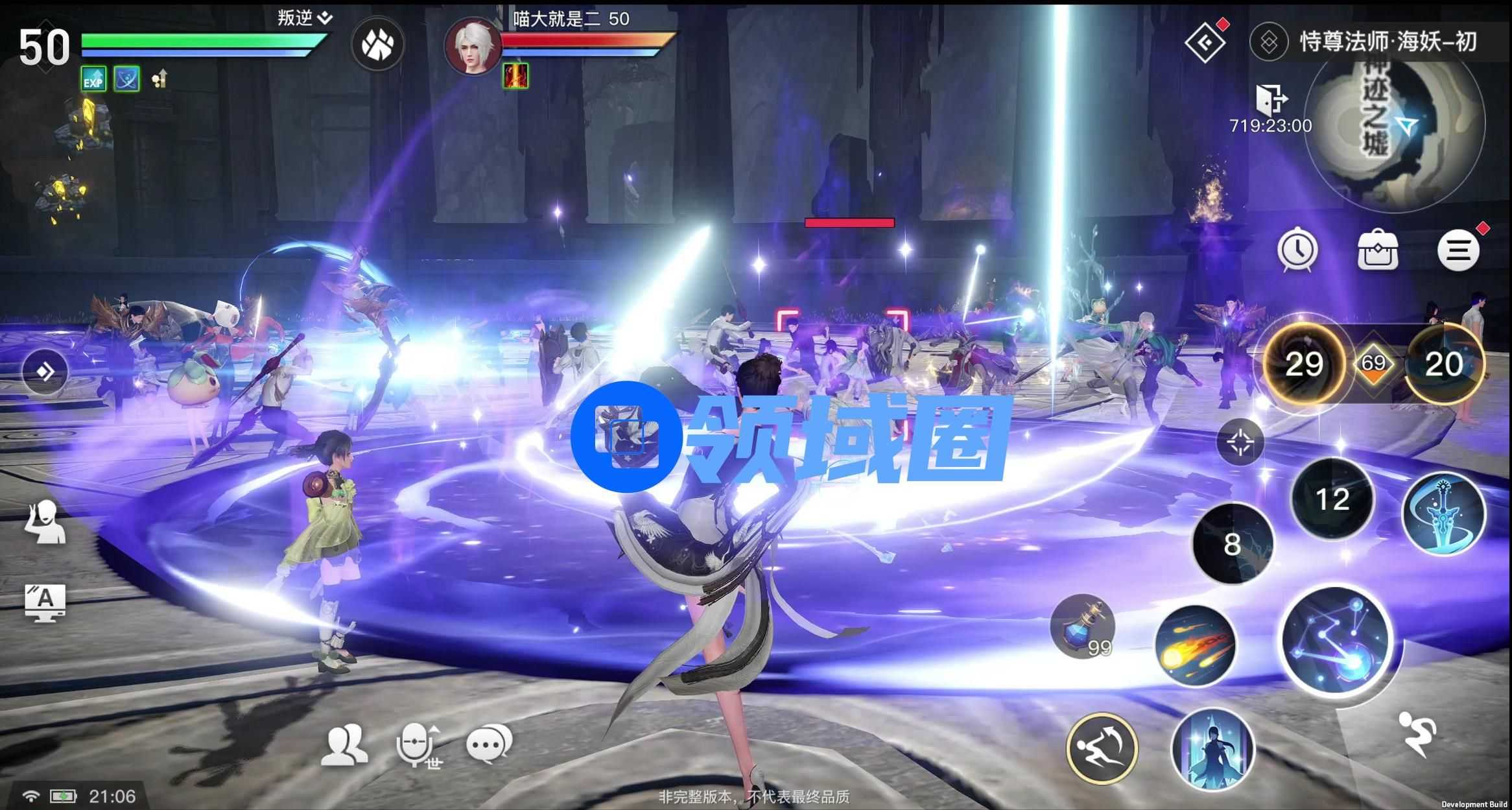
Task: Expand the left side arrow panel
Action: pyautogui.click(x=45, y=372)
